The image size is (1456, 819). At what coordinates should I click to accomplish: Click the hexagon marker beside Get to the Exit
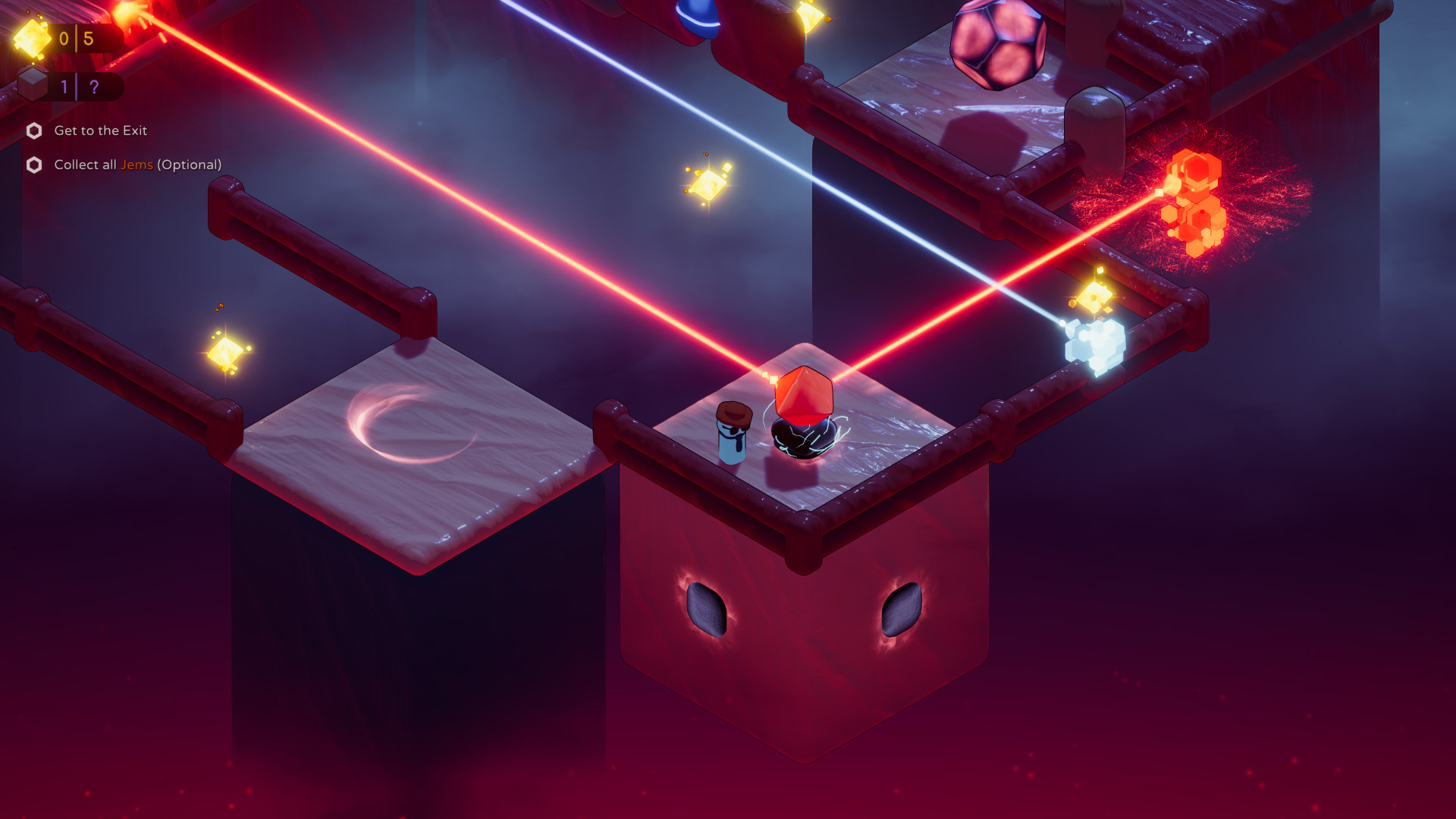click(33, 131)
